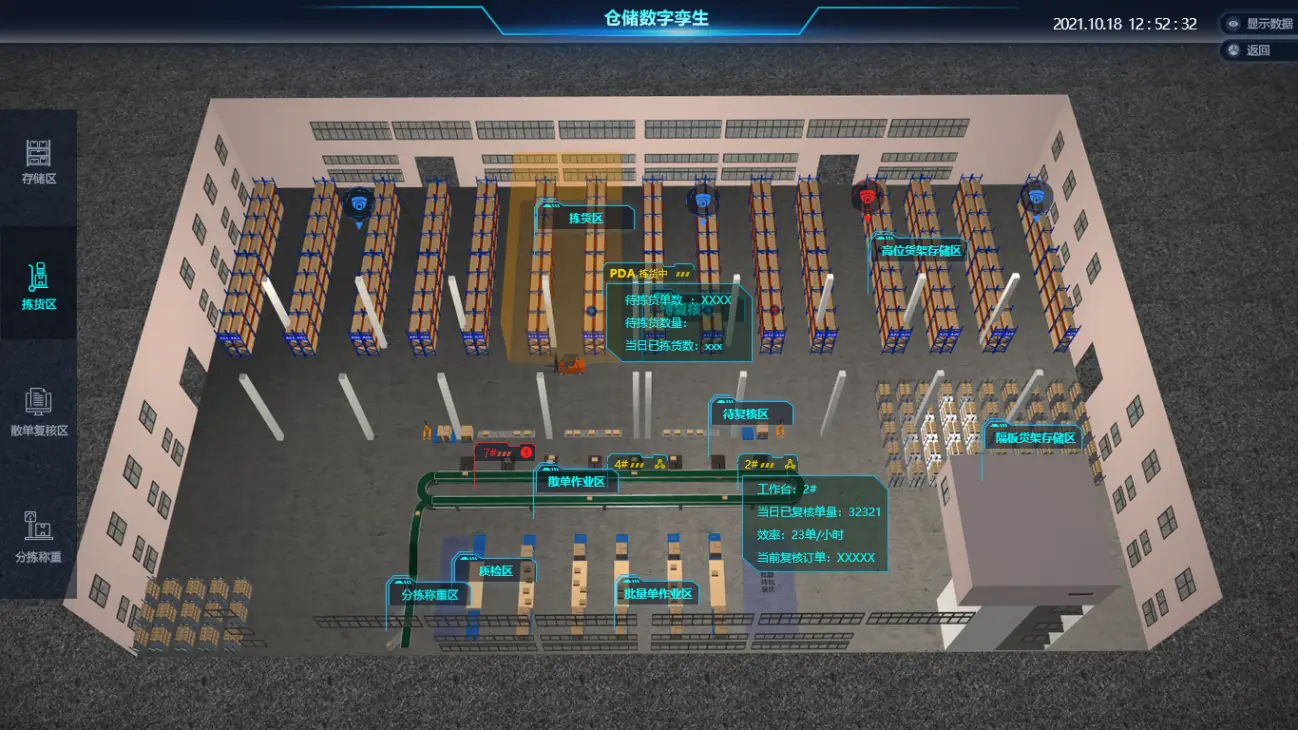Select the 拣货区 sidebar tab
Viewport: 1298px width, 730px height.
tap(38, 287)
